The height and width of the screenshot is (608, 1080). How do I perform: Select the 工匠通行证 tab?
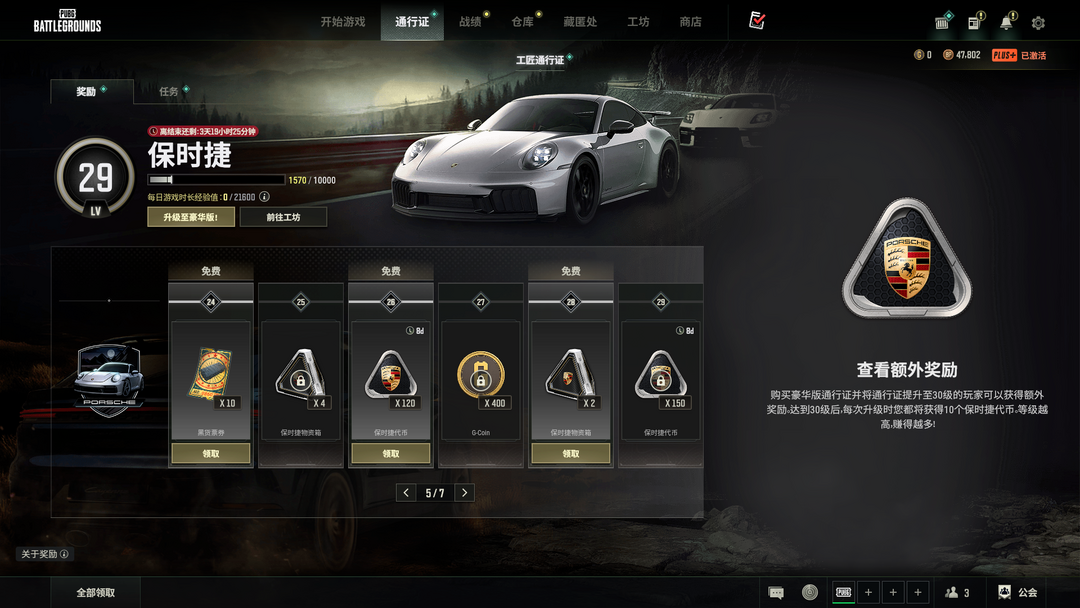[540, 61]
